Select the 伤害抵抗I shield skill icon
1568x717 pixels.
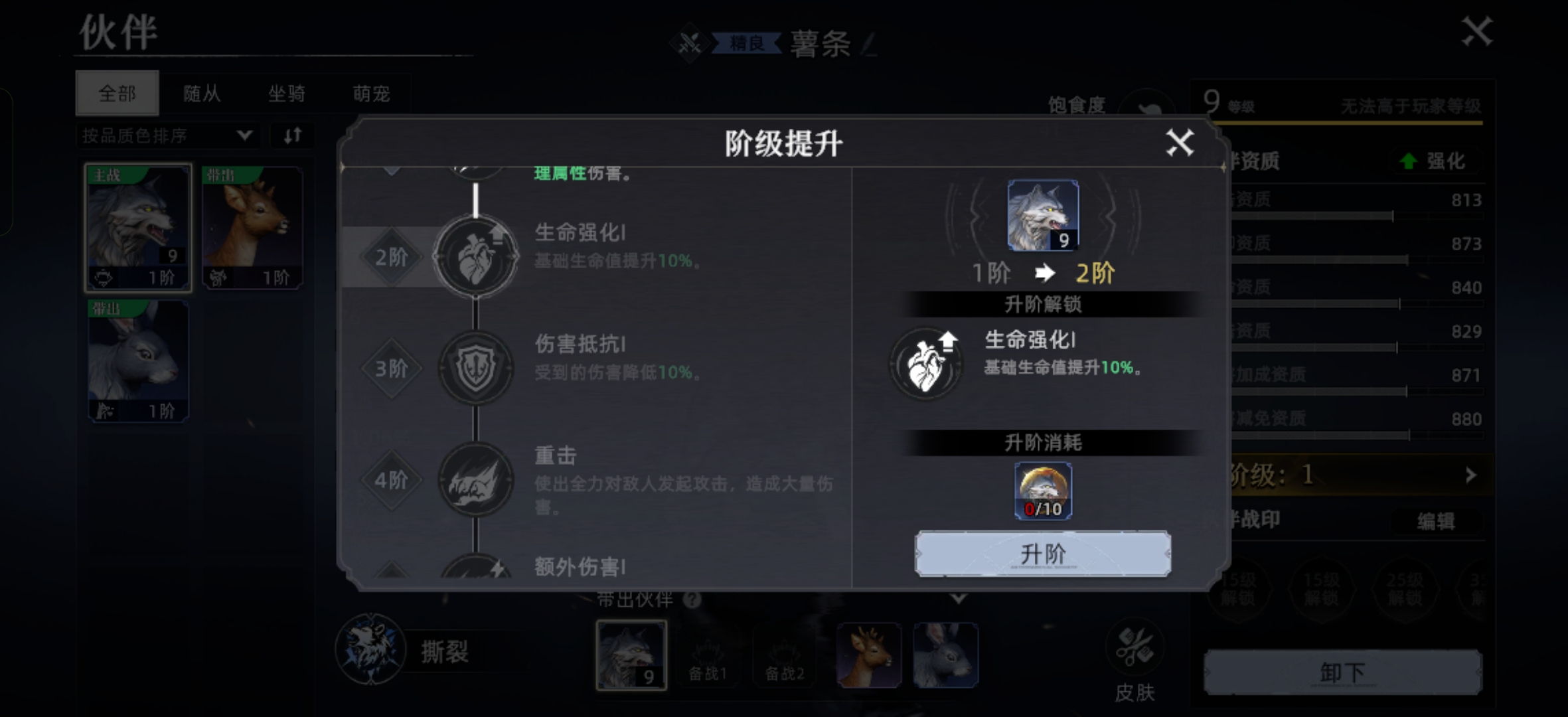tap(475, 368)
